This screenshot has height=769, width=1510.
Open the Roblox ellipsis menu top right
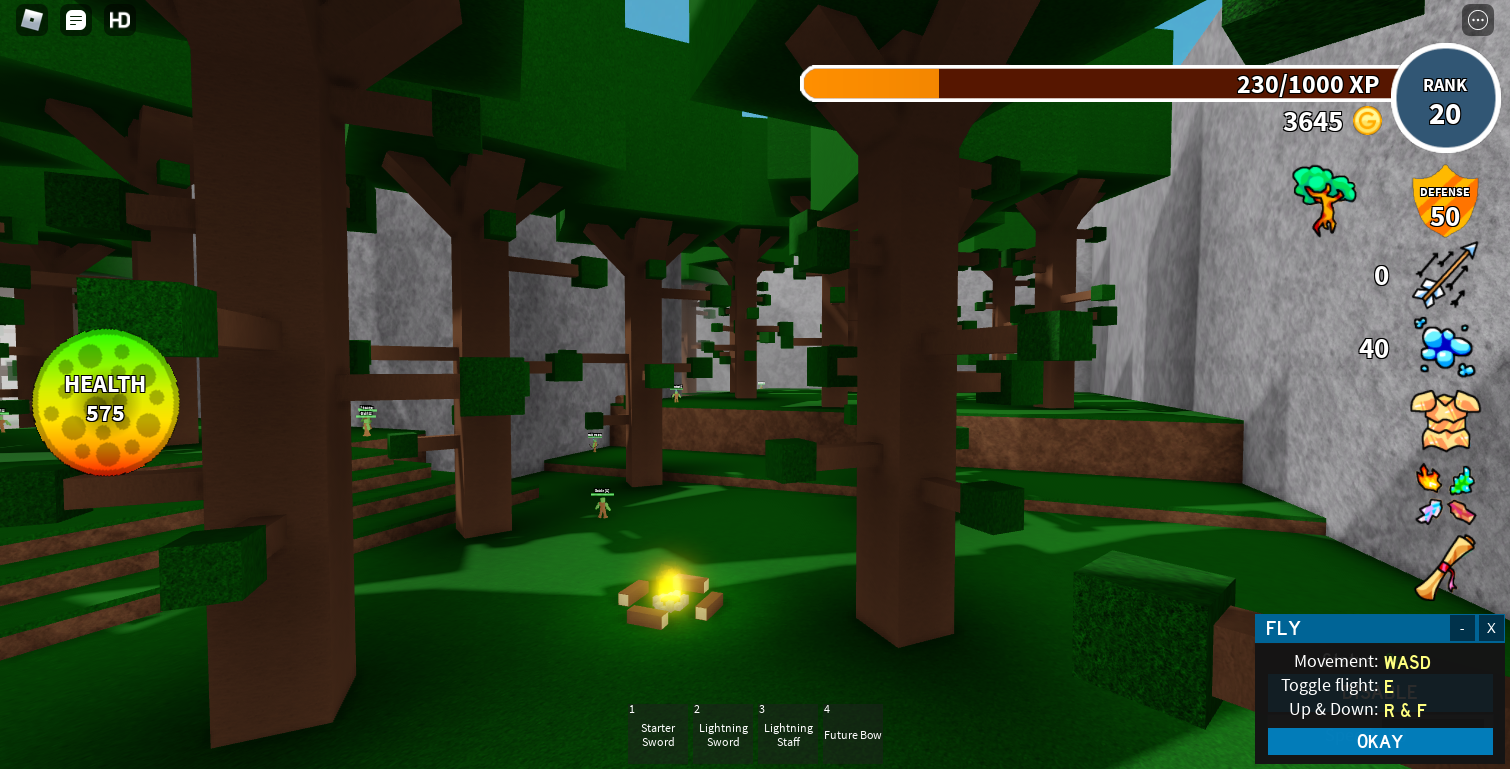point(1476,20)
